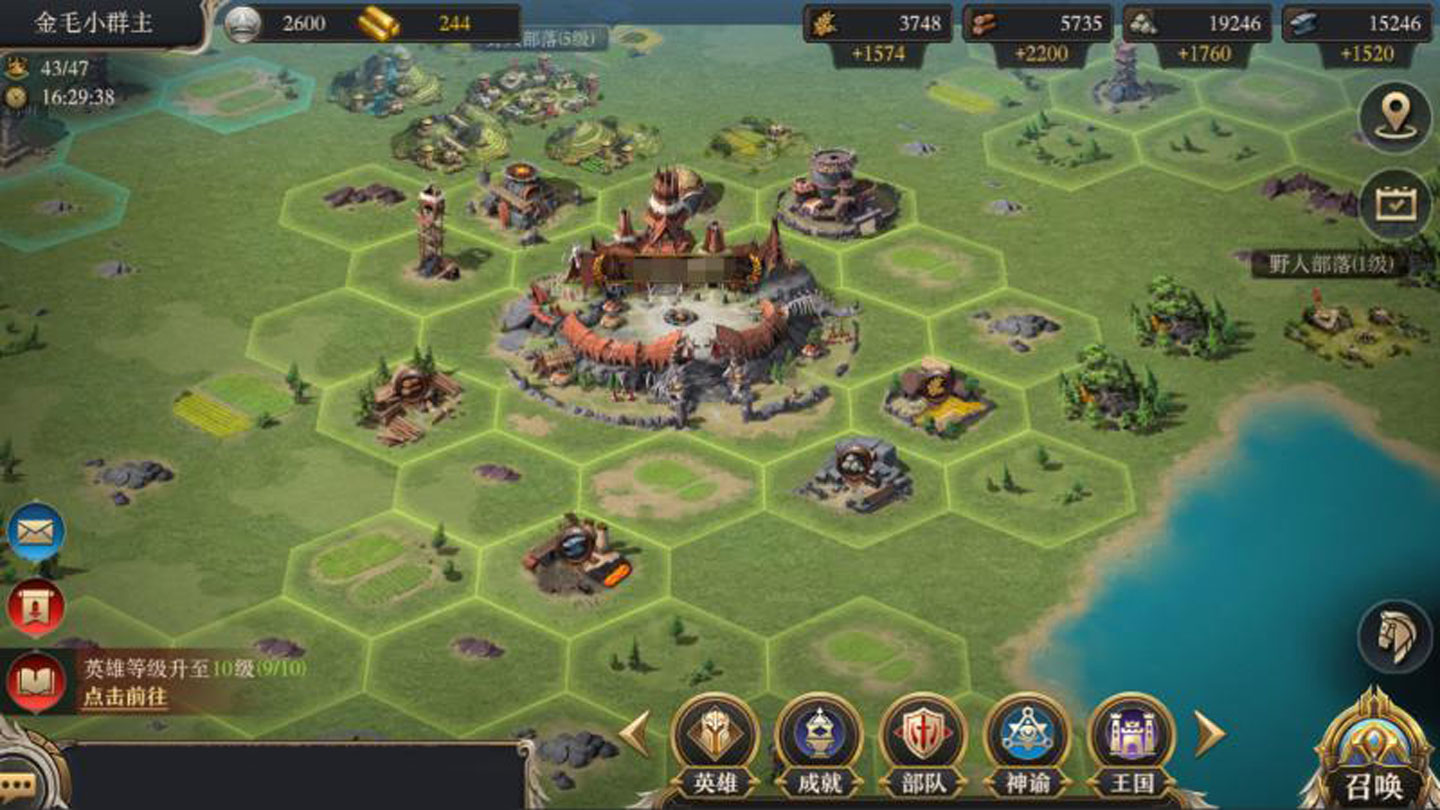Open the 英雄 heroes menu
Screen dimensions: 1440x810
click(x=714, y=738)
